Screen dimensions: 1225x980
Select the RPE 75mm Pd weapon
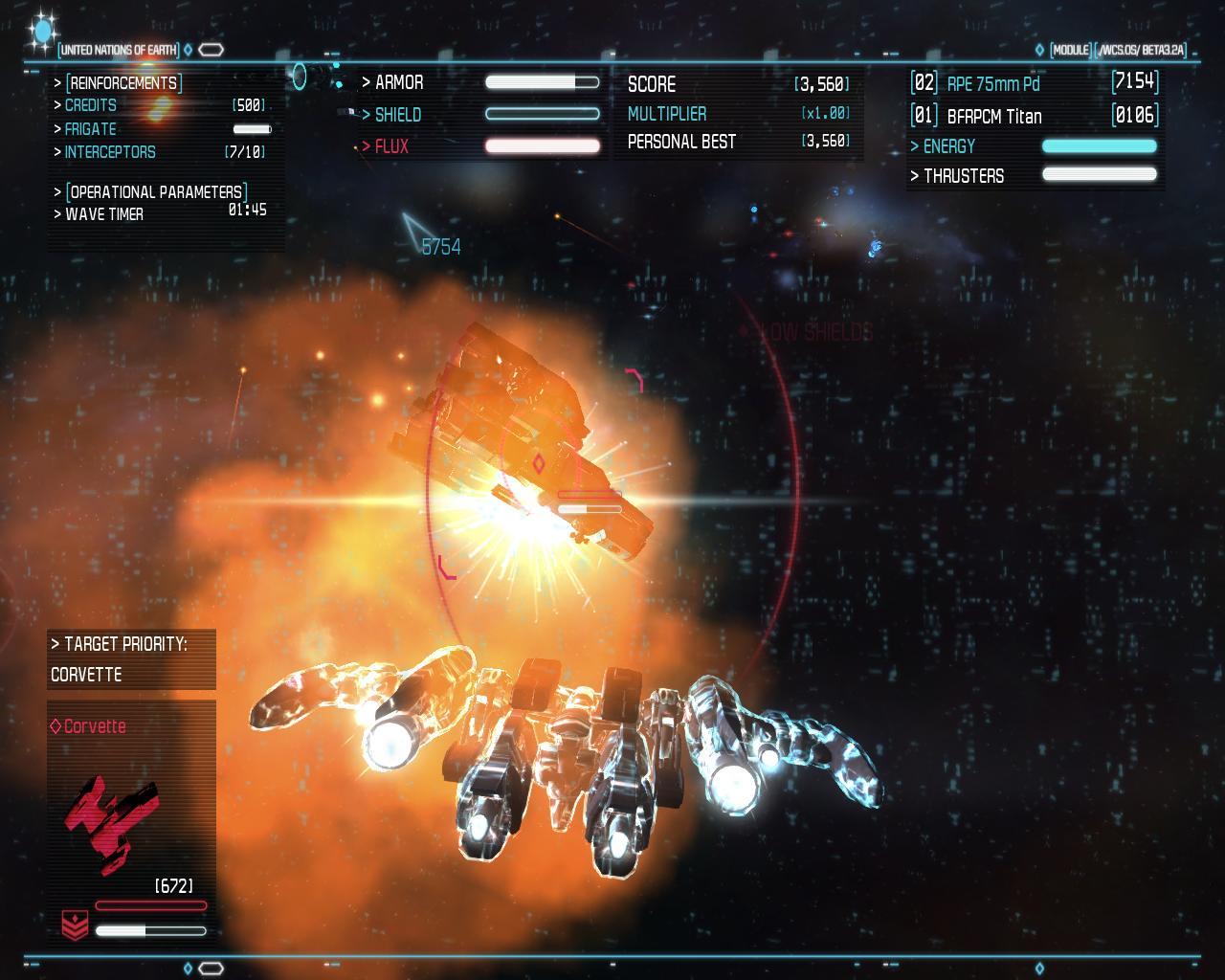click(x=992, y=83)
